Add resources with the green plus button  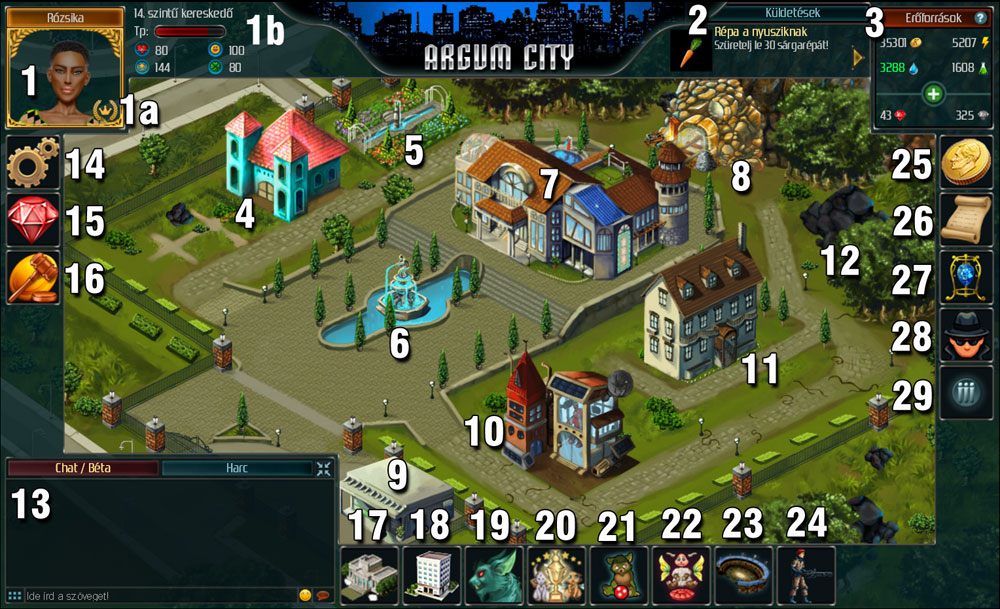pyautogui.click(x=933, y=95)
